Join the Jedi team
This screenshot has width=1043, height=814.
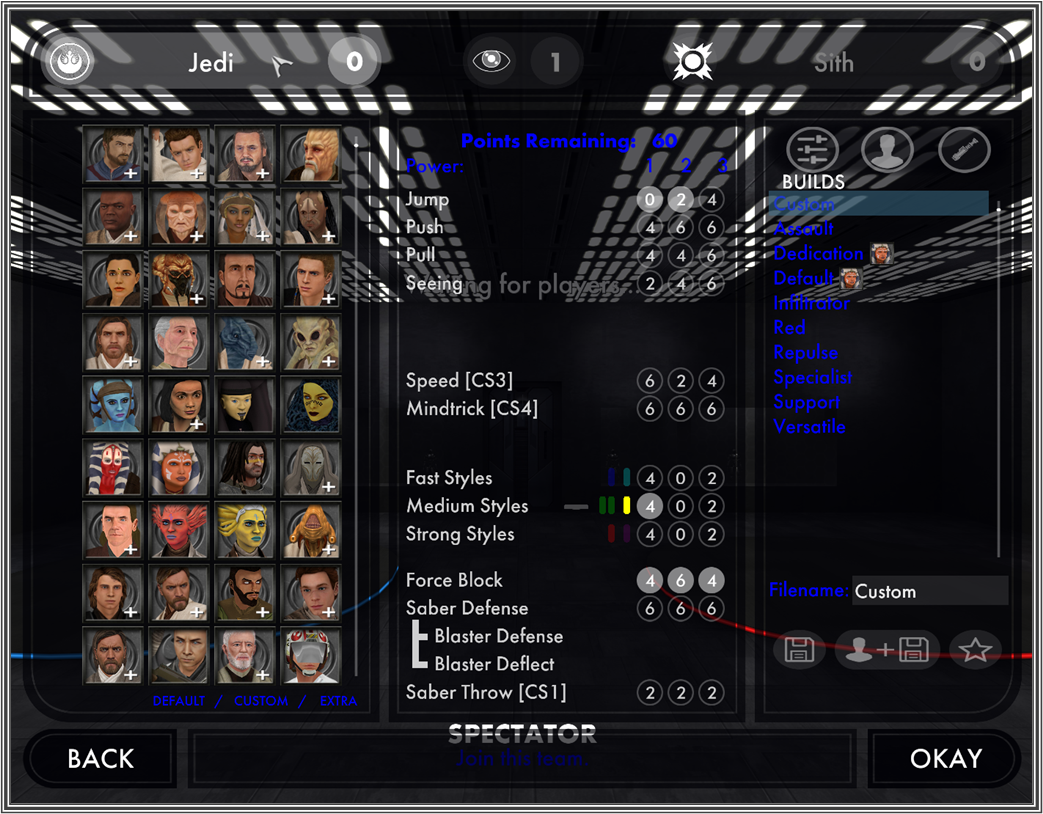point(211,63)
